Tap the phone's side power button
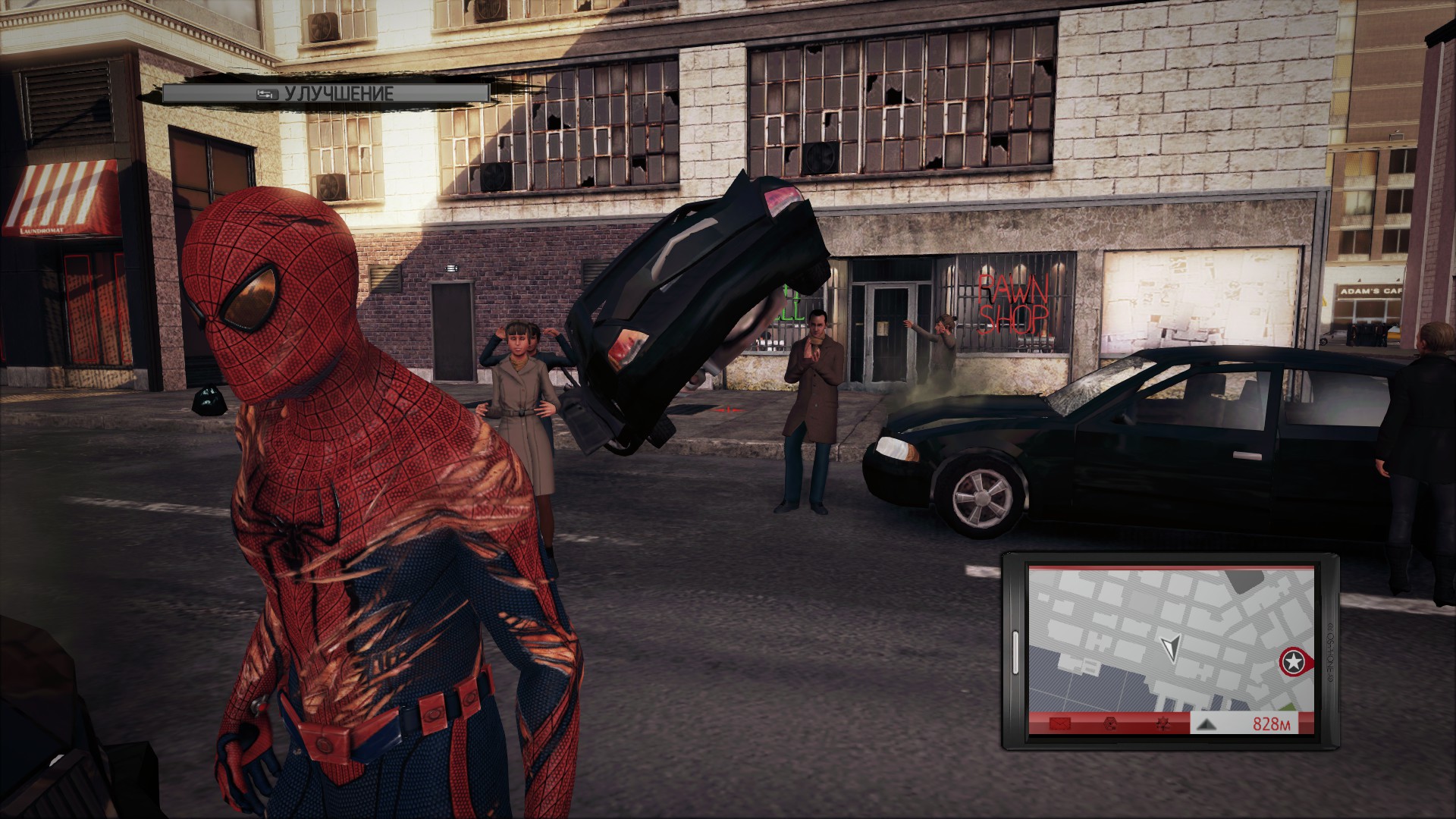1456x819 pixels. point(1015,652)
